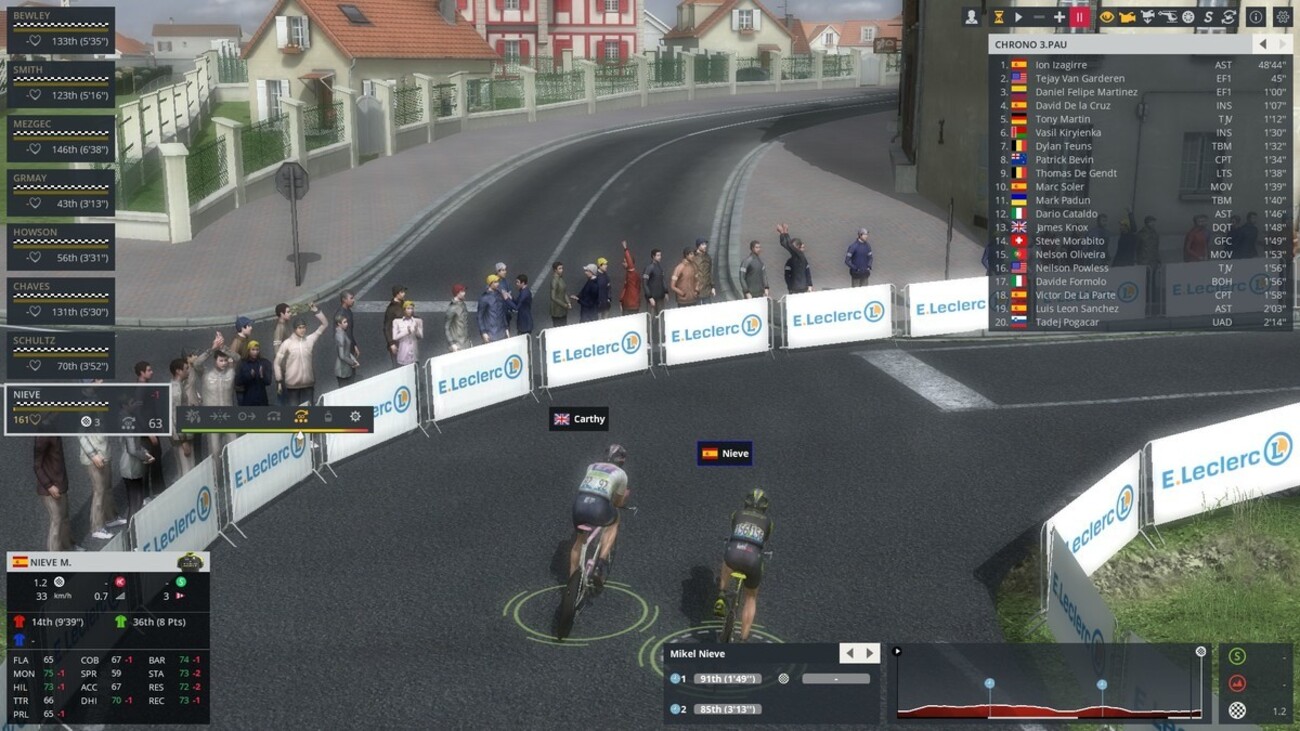The height and width of the screenshot is (731, 1300).
Task: Show previous standings page in Chrono 3.Pau
Action: coord(1262,45)
